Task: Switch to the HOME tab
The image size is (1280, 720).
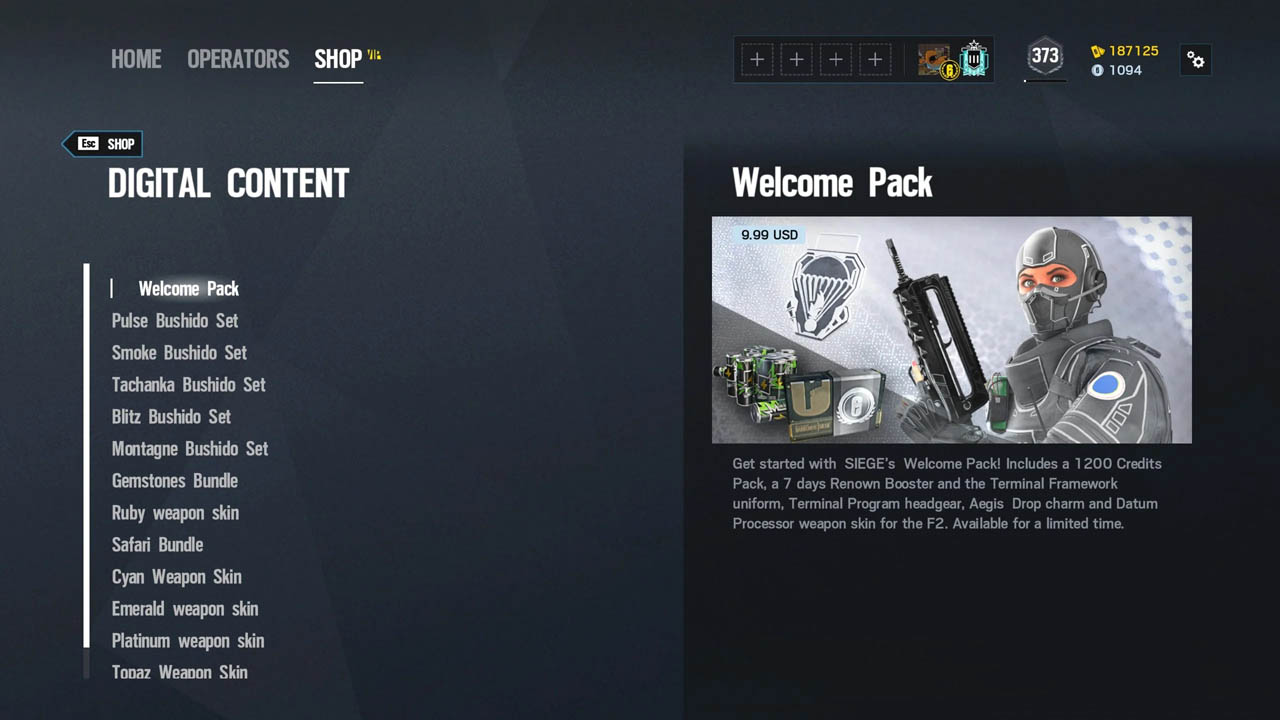Action: tap(136, 59)
